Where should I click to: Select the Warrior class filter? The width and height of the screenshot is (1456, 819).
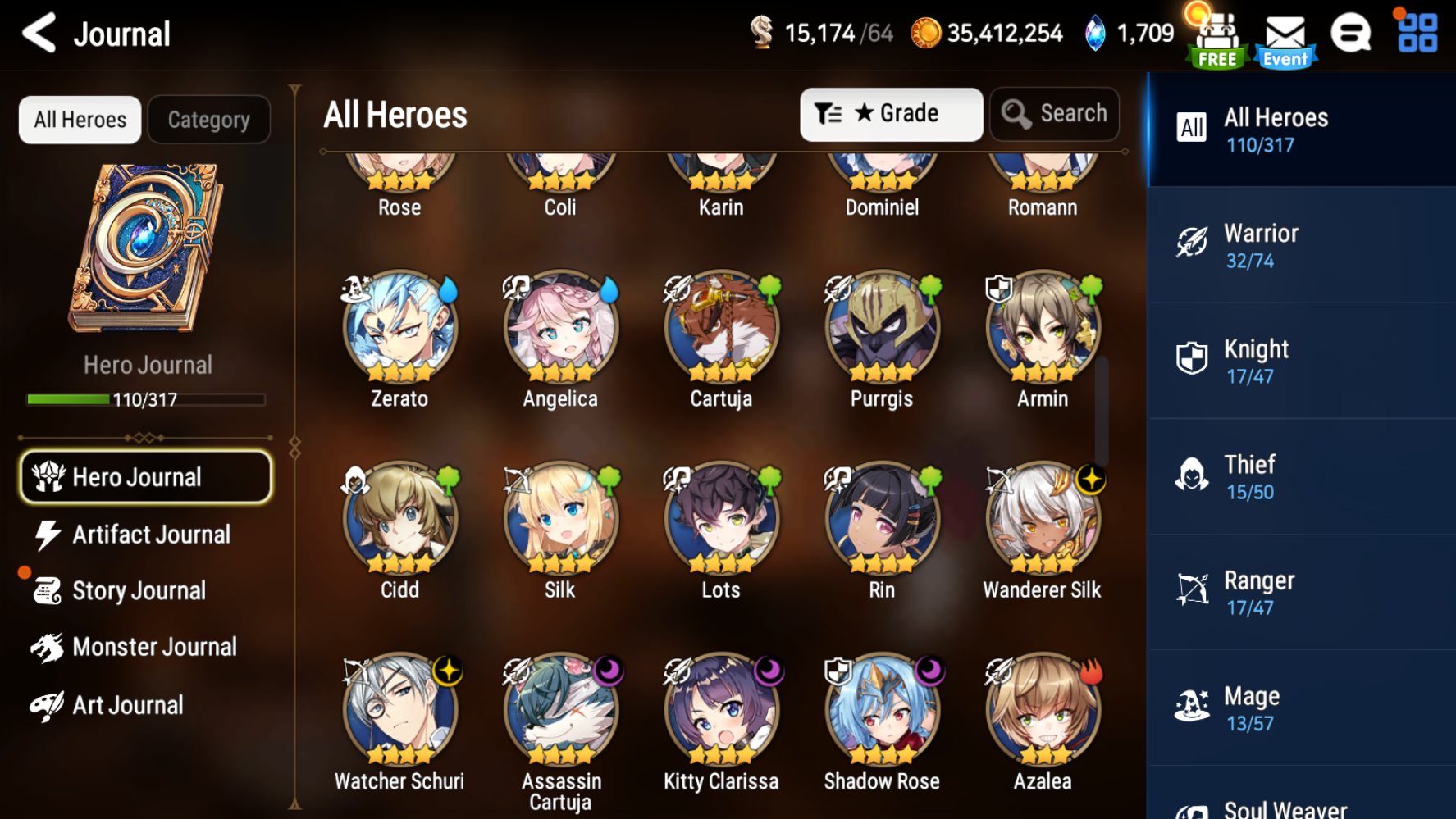point(1301,245)
